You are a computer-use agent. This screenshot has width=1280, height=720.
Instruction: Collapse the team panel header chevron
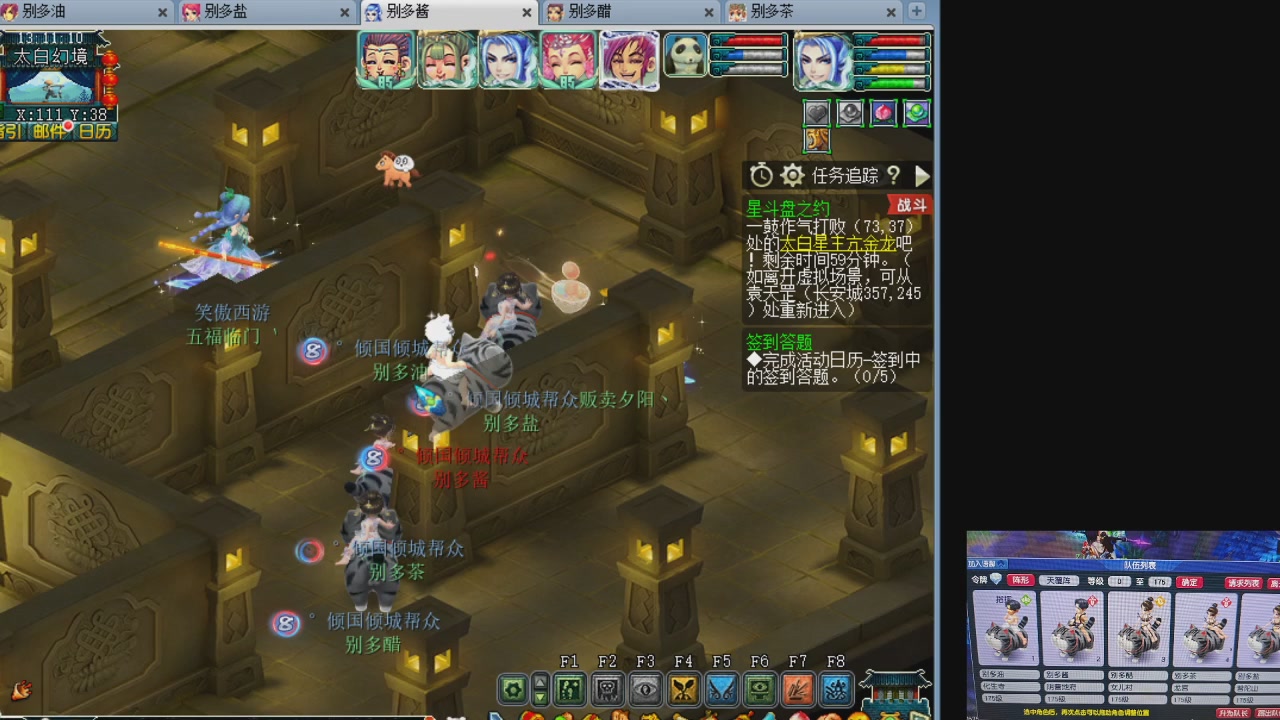[1002, 564]
